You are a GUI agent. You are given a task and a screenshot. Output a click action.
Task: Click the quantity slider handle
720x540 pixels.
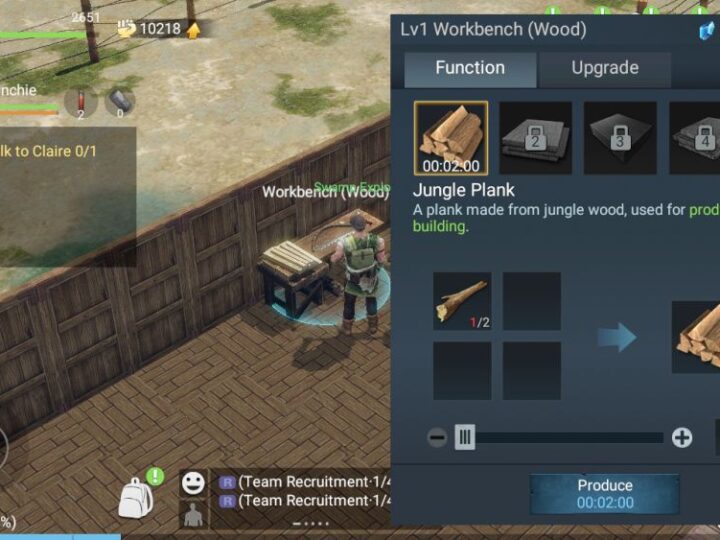465,437
